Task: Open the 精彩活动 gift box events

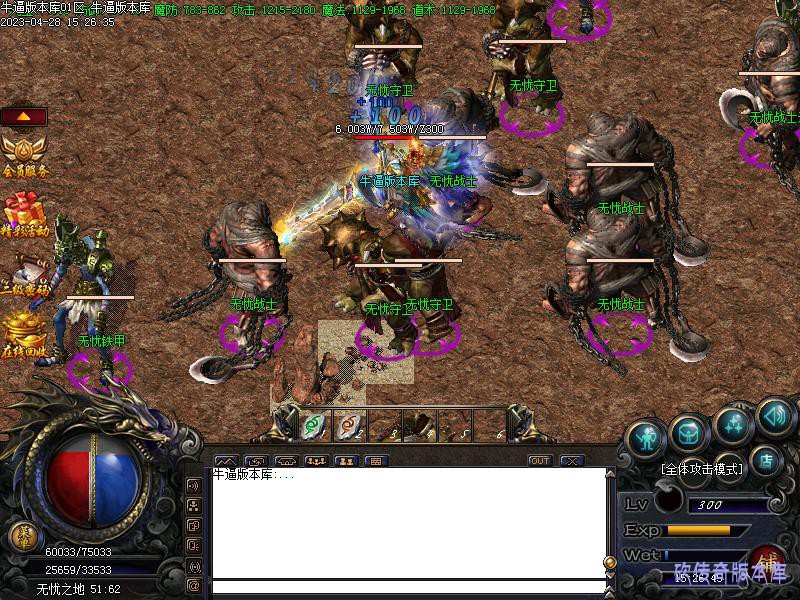Action: (x=24, y=215)
